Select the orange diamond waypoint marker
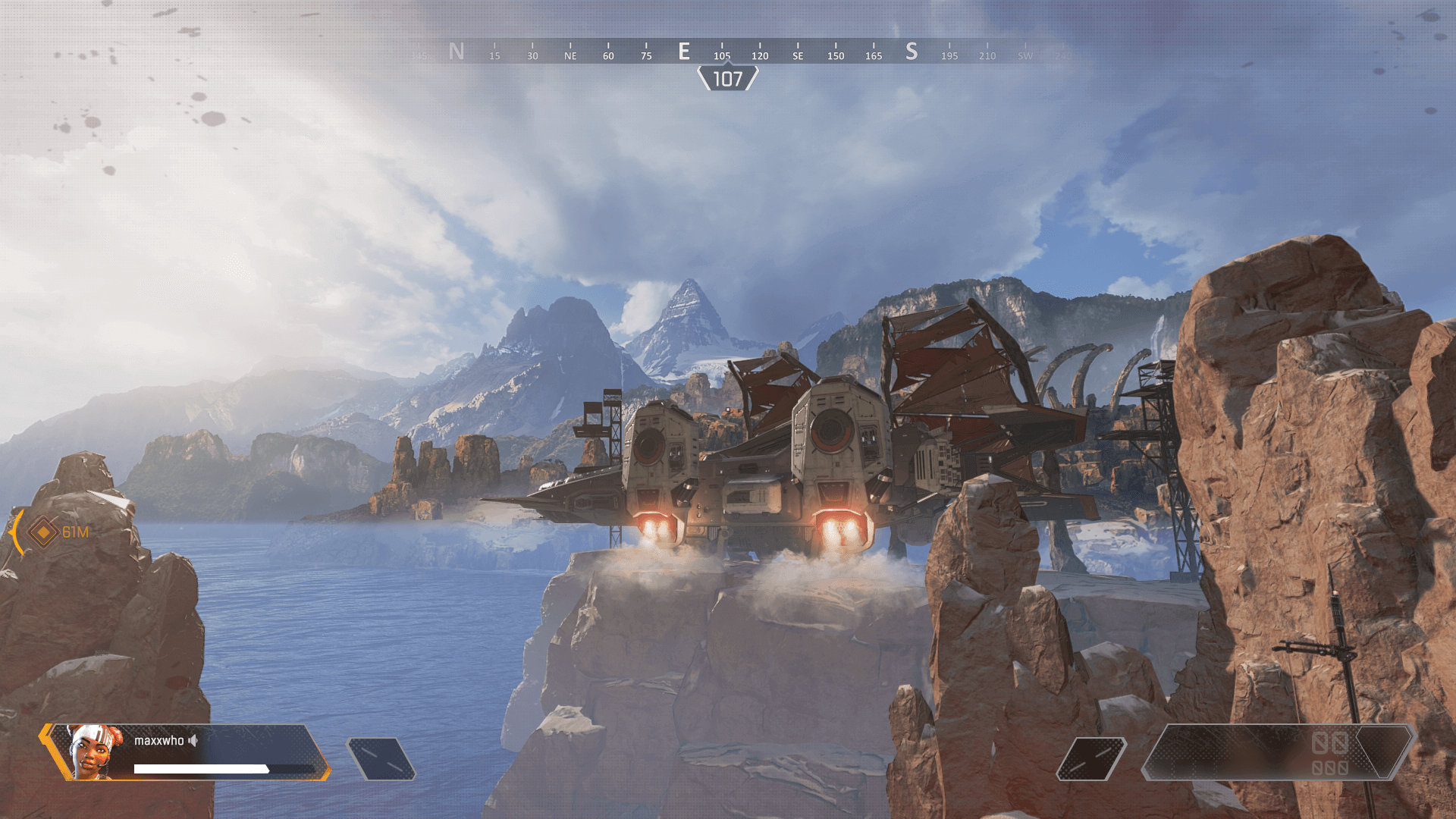Screen dimensions: 1456x819 pyautogui.click(x=43, y=532)
